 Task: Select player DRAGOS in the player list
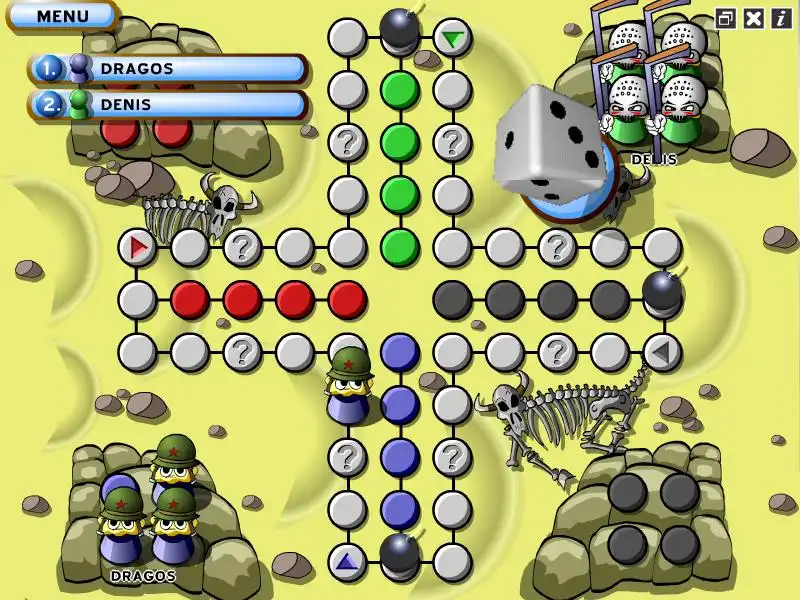point(168,69)
